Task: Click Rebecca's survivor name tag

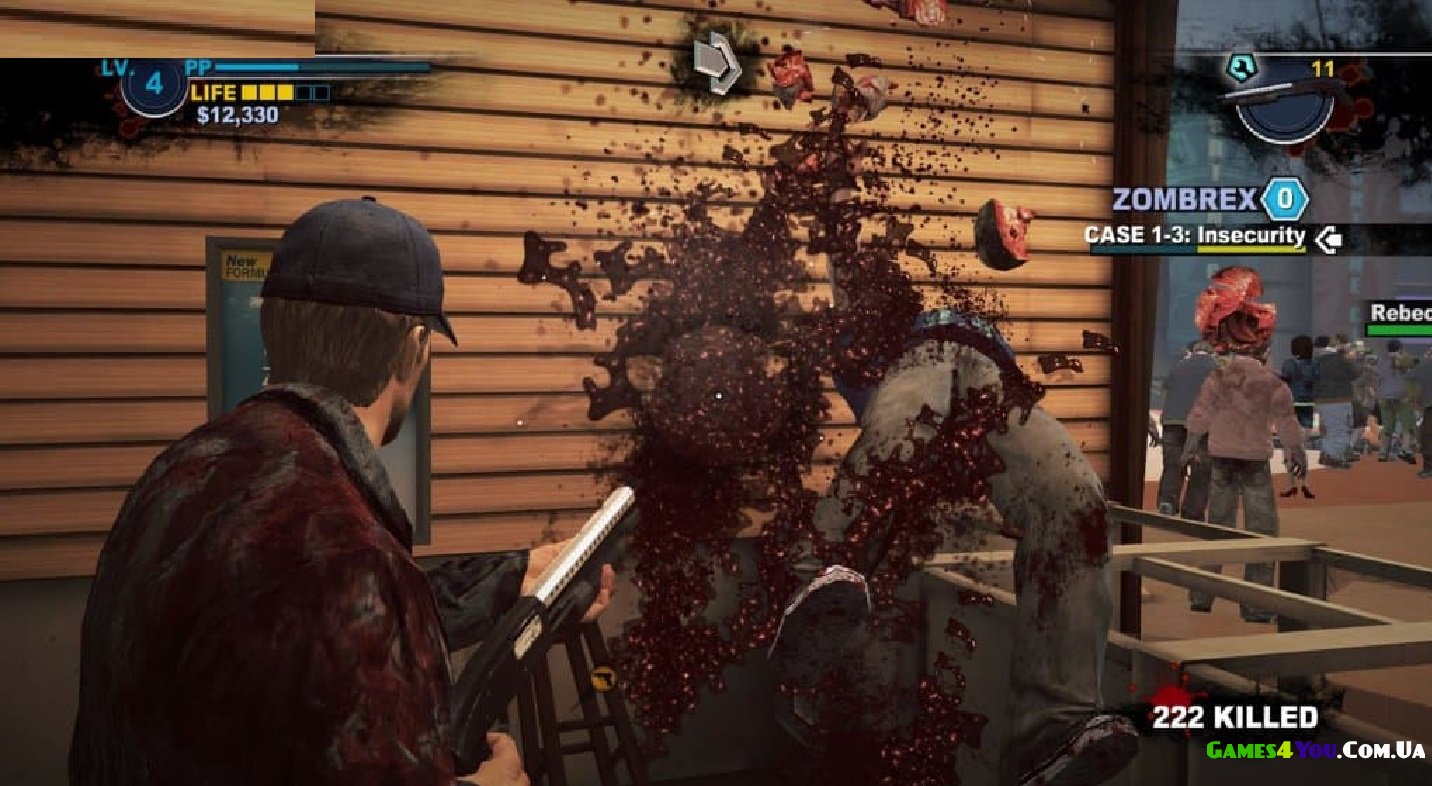Action: click(x=1400, y=314)
